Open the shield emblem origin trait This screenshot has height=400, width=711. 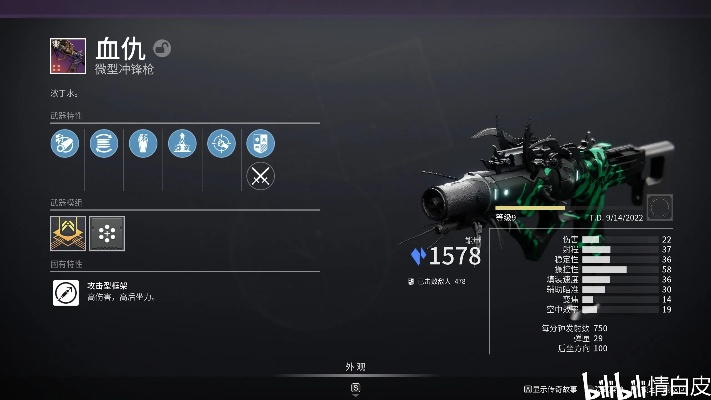tap(260, 144)
